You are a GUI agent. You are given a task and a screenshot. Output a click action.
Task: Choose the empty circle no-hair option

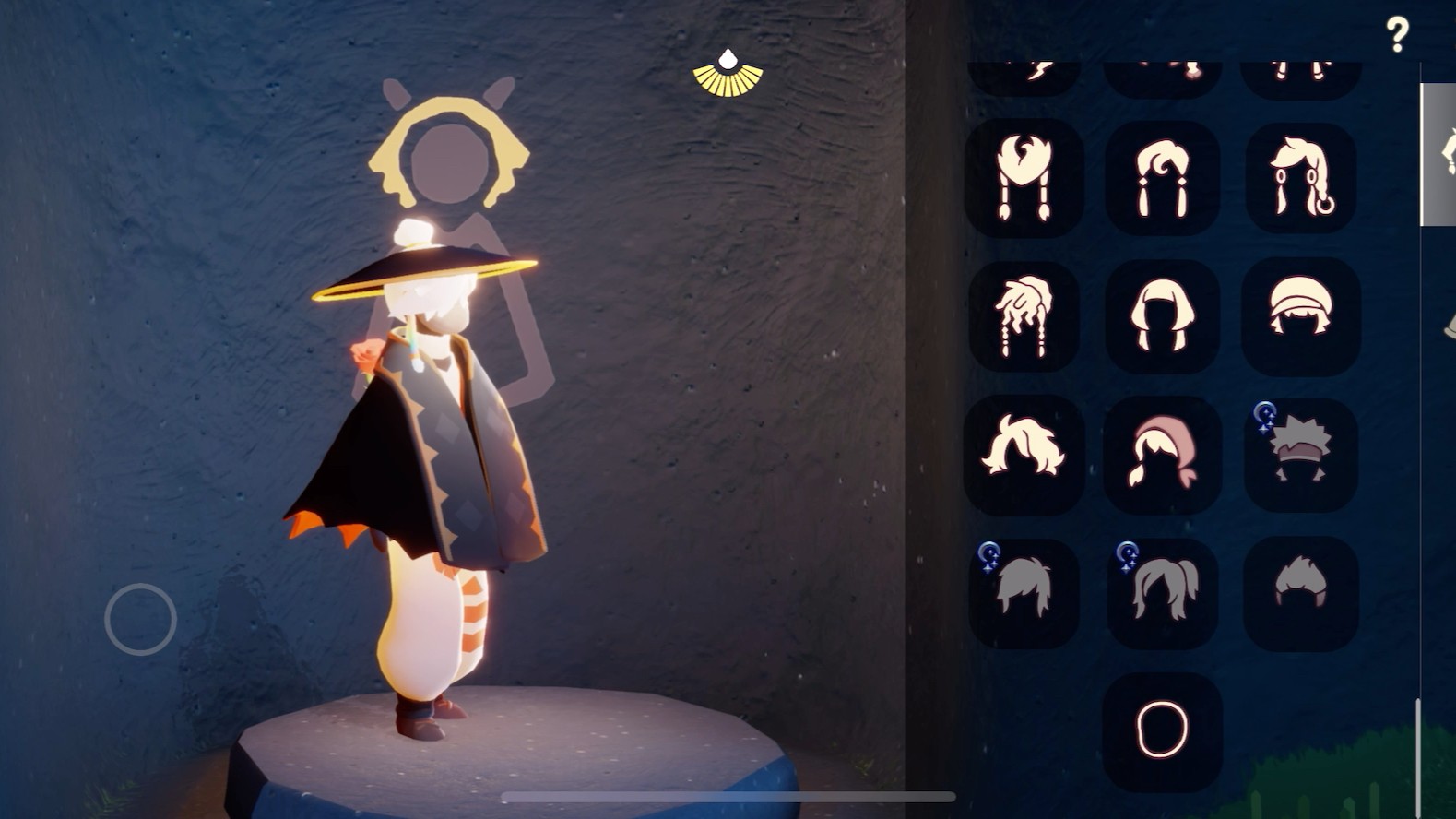pyautogui.click(x=1162, y=730)
